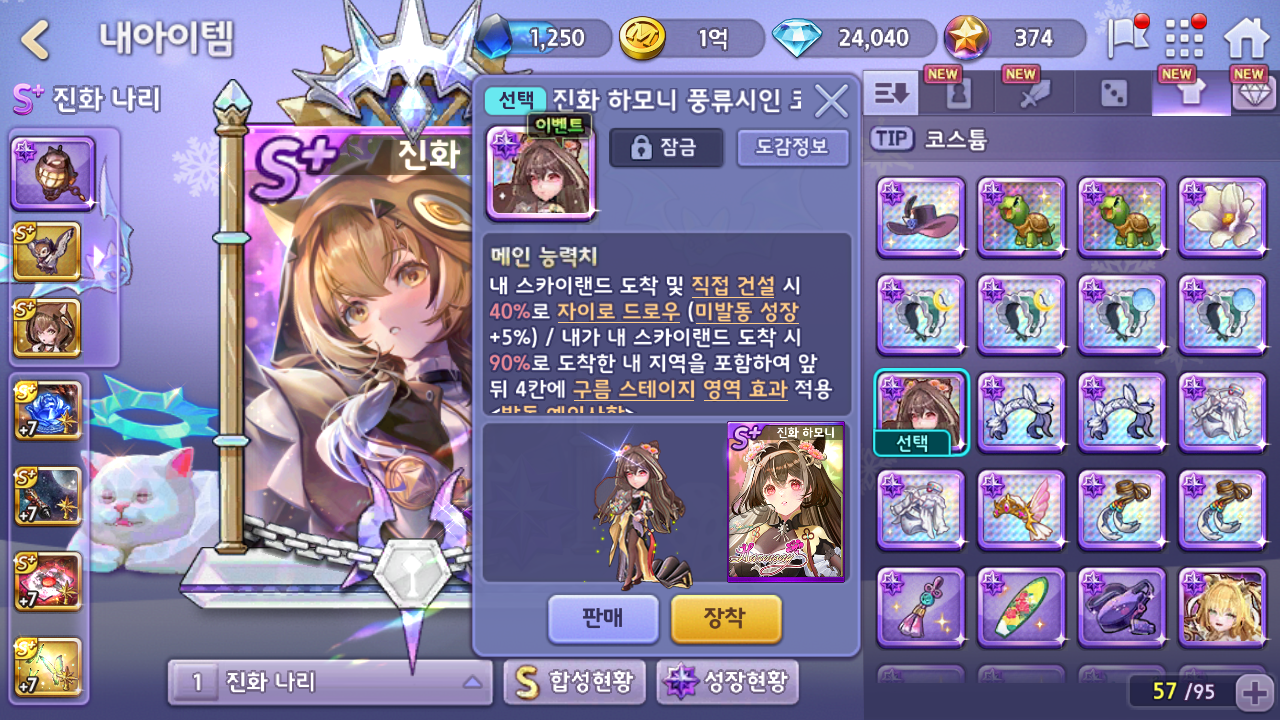
Task: Open the grid menu icon
Action: click(1185, 39)
